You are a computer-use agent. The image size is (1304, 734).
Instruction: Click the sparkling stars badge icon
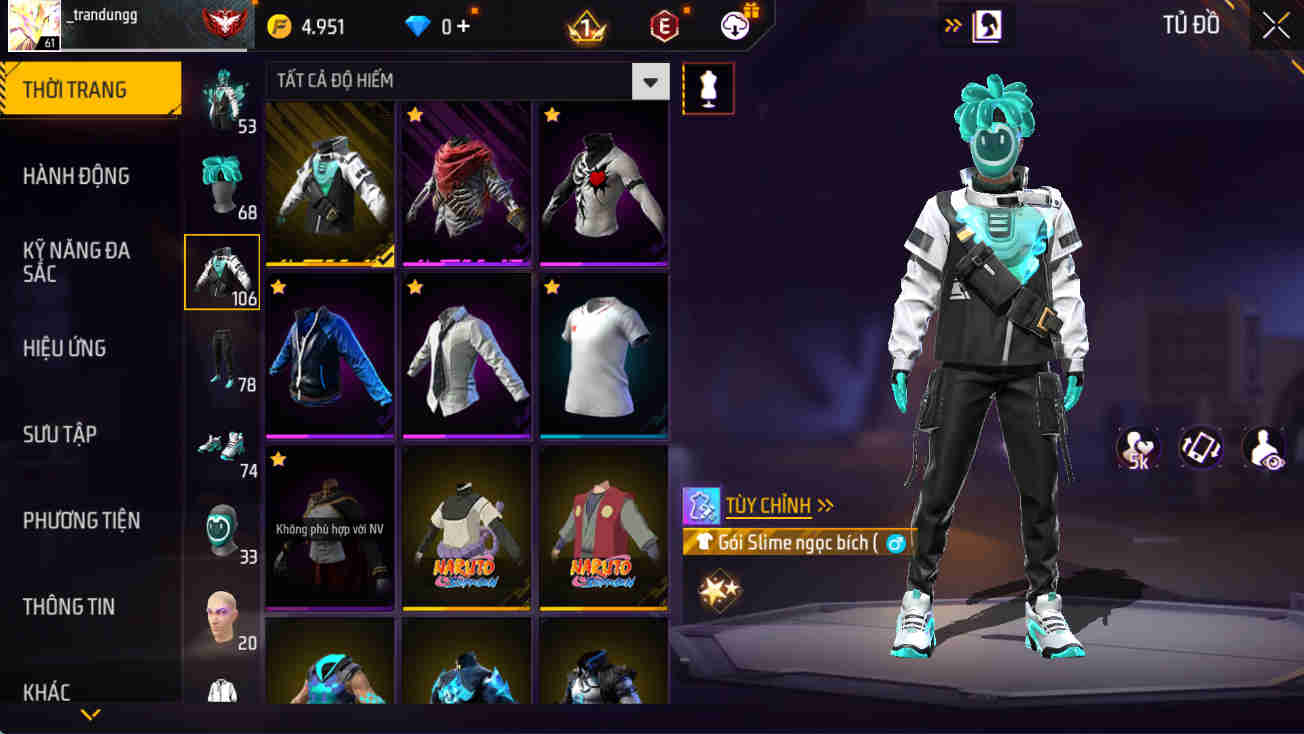pos(719,589)
